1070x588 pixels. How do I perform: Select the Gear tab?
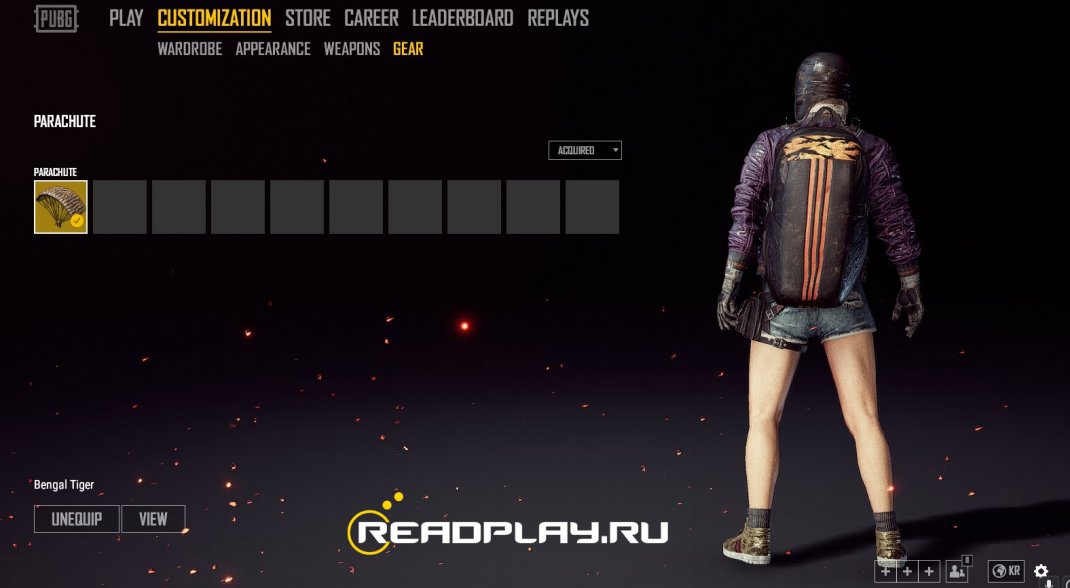point(408,49)
